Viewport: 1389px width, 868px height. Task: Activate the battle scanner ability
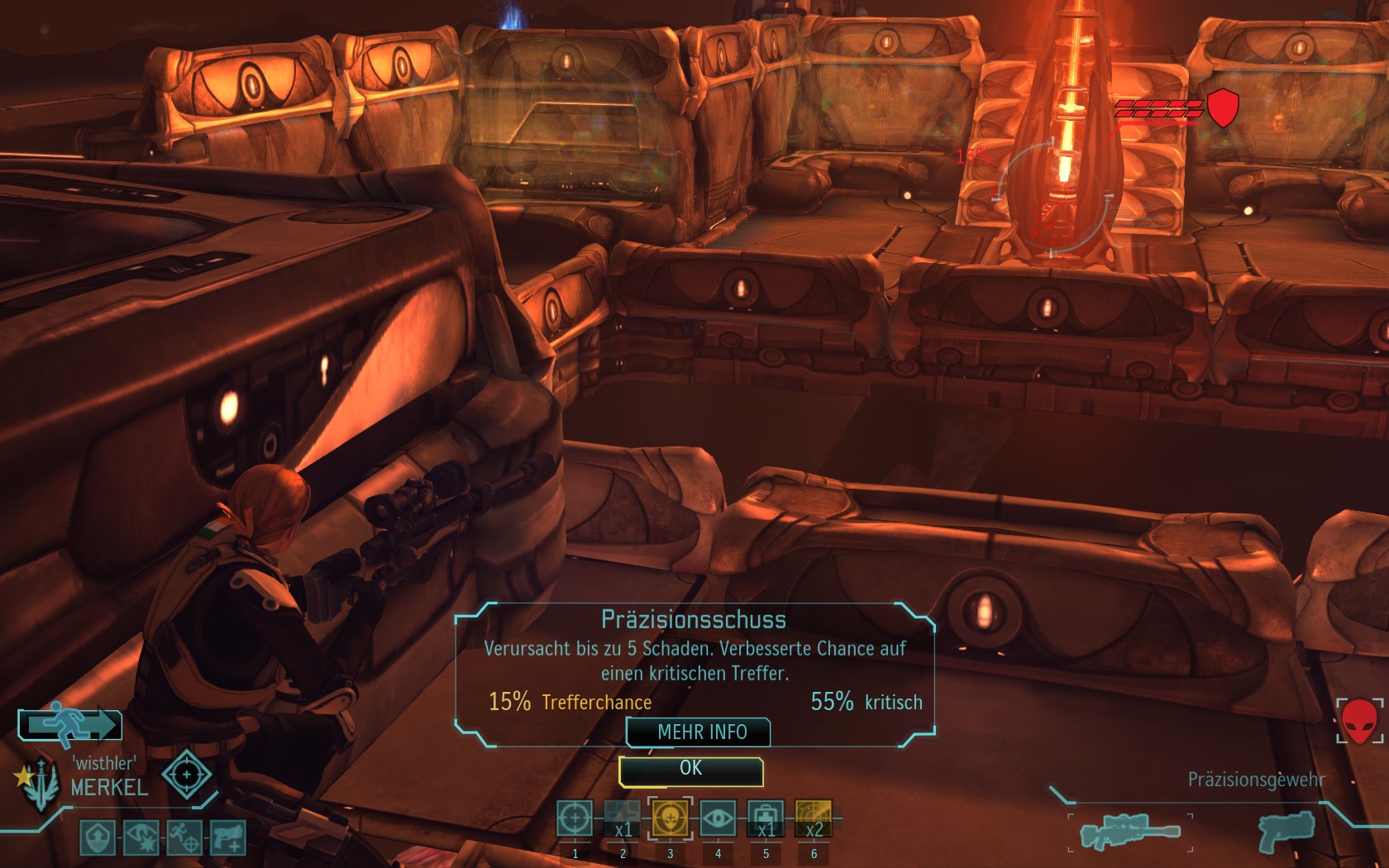click(814, 818)
